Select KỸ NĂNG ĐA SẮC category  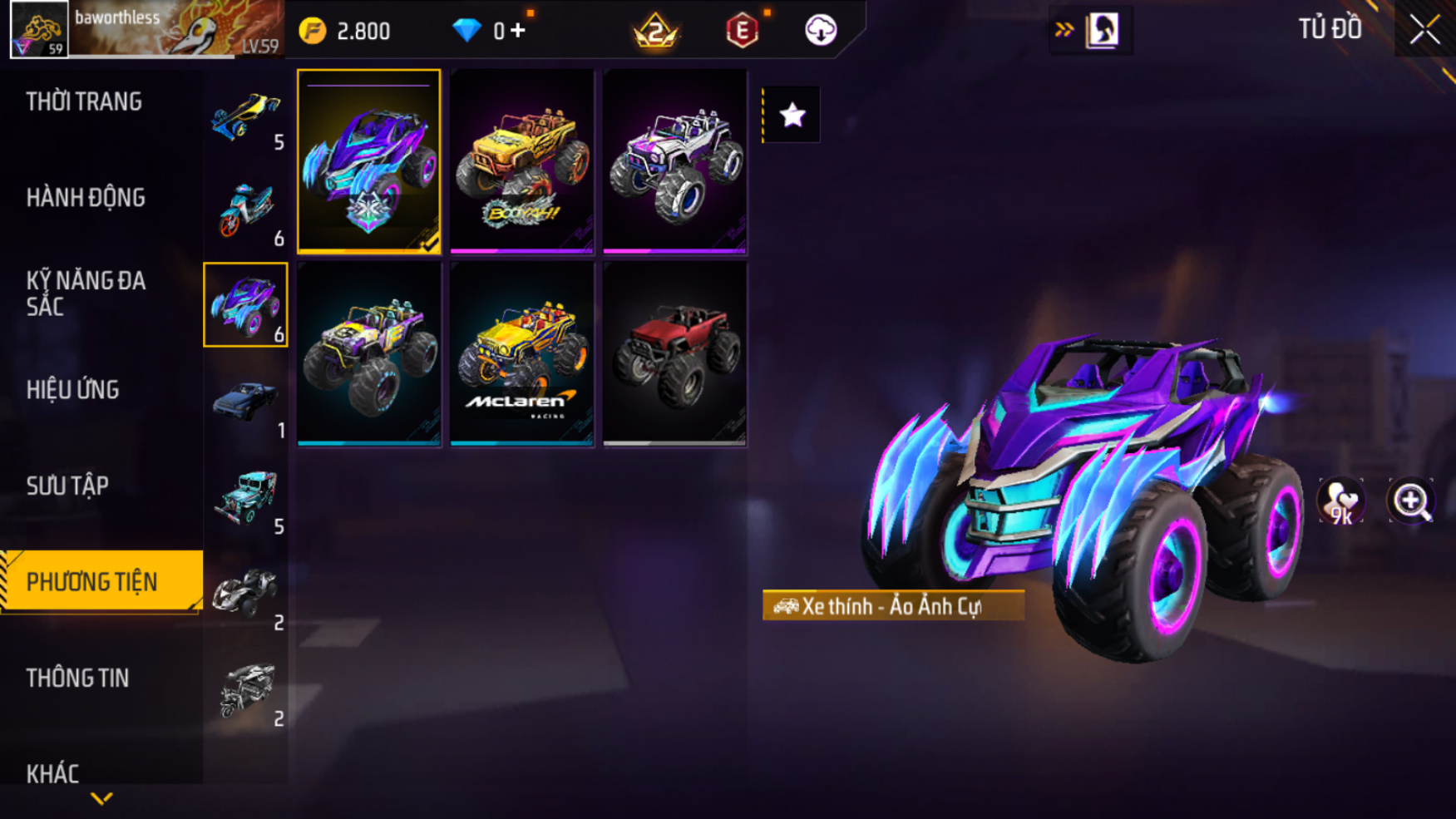coord(86,294)
